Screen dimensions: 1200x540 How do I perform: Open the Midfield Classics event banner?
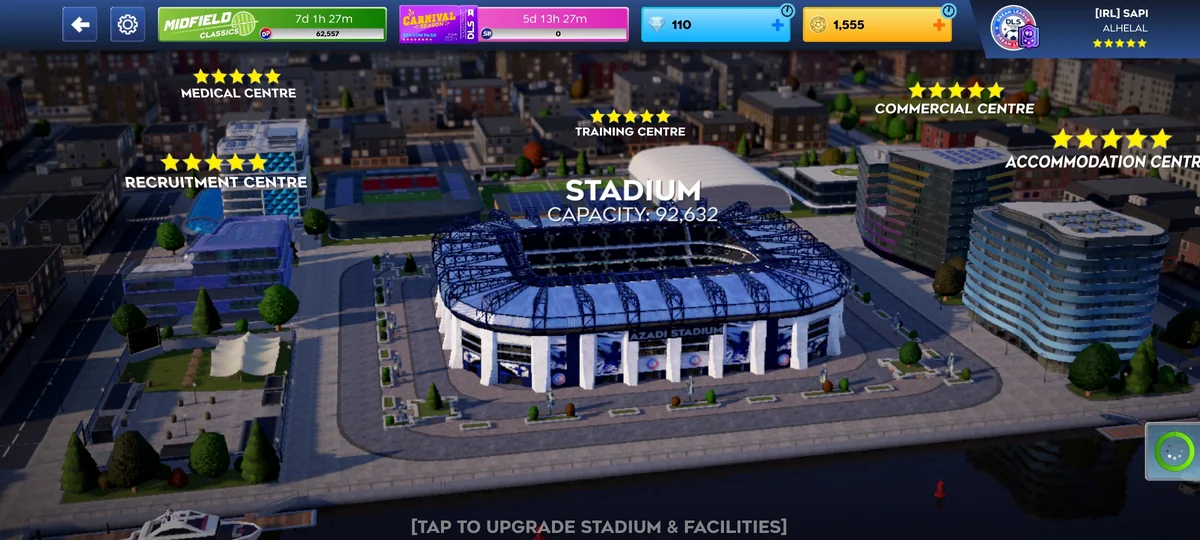click(272, 24)
